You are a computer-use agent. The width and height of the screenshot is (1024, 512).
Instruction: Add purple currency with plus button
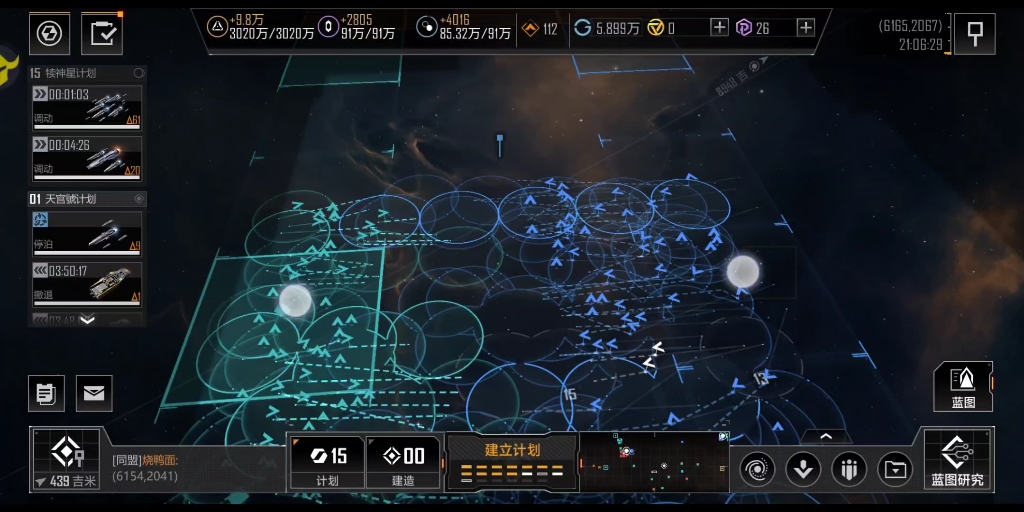coord(805,28)
